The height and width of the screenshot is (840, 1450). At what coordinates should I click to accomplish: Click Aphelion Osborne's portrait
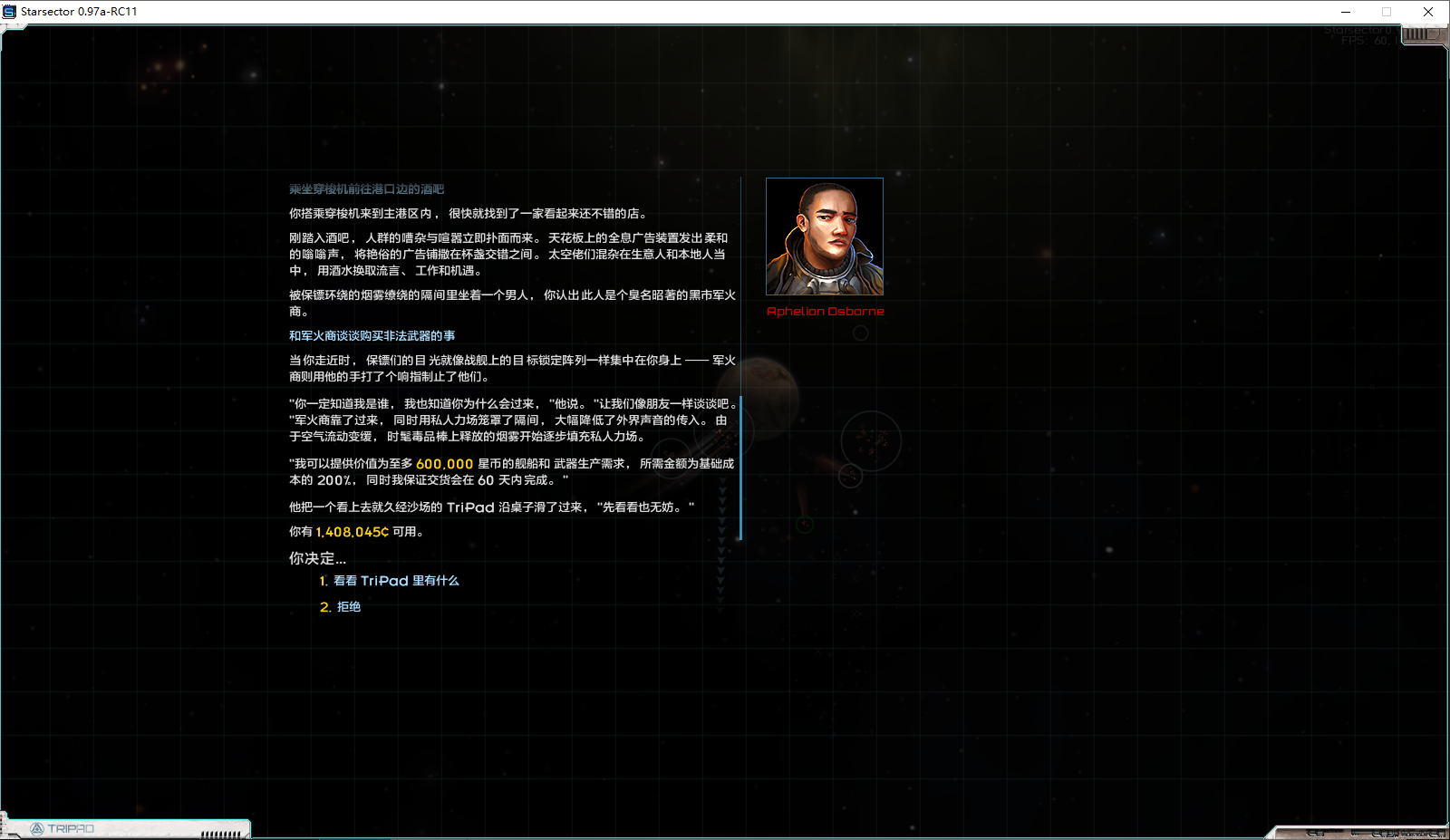(x=825, y=237)
